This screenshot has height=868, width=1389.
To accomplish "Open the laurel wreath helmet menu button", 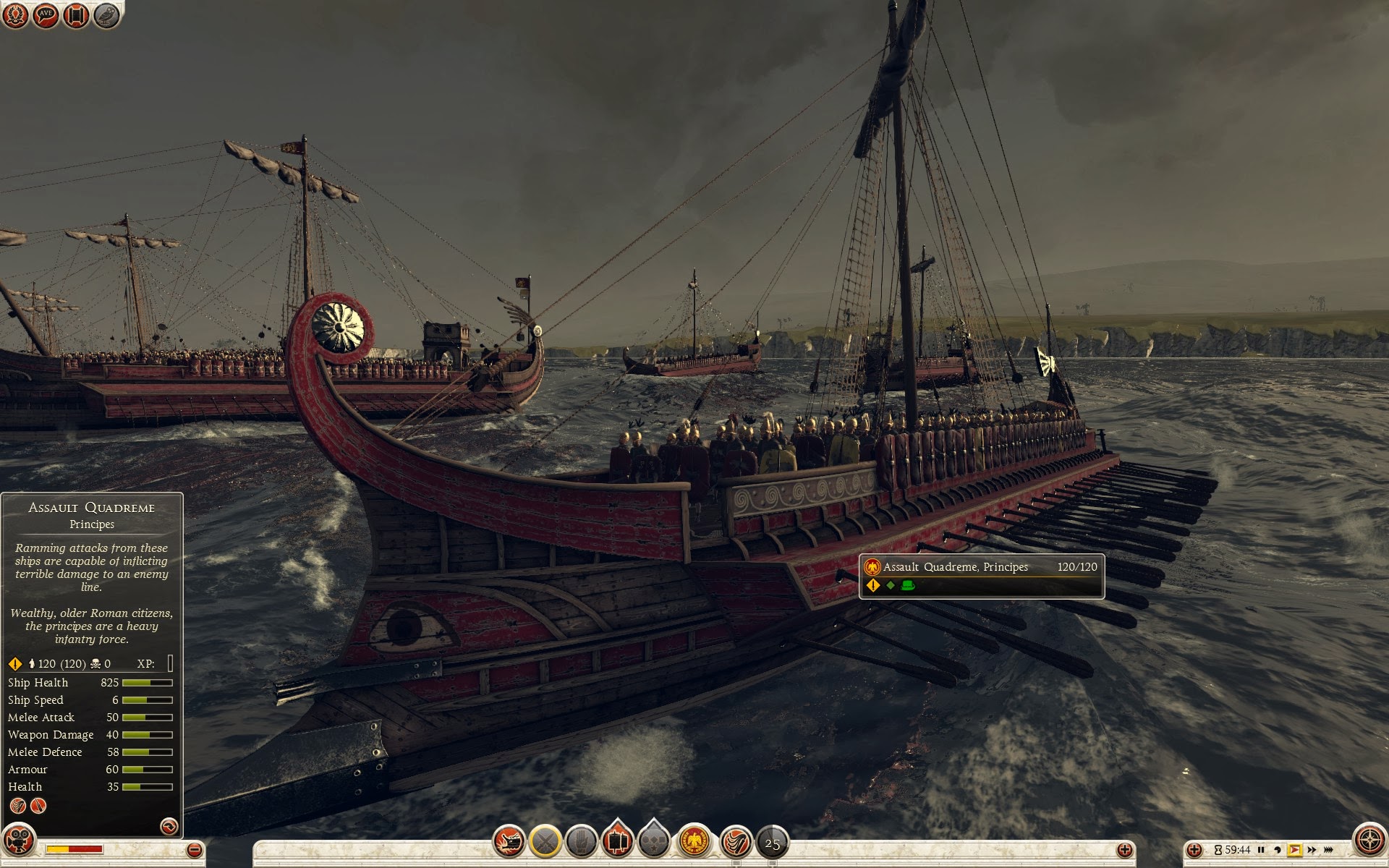I will click(x=15, y=15).
